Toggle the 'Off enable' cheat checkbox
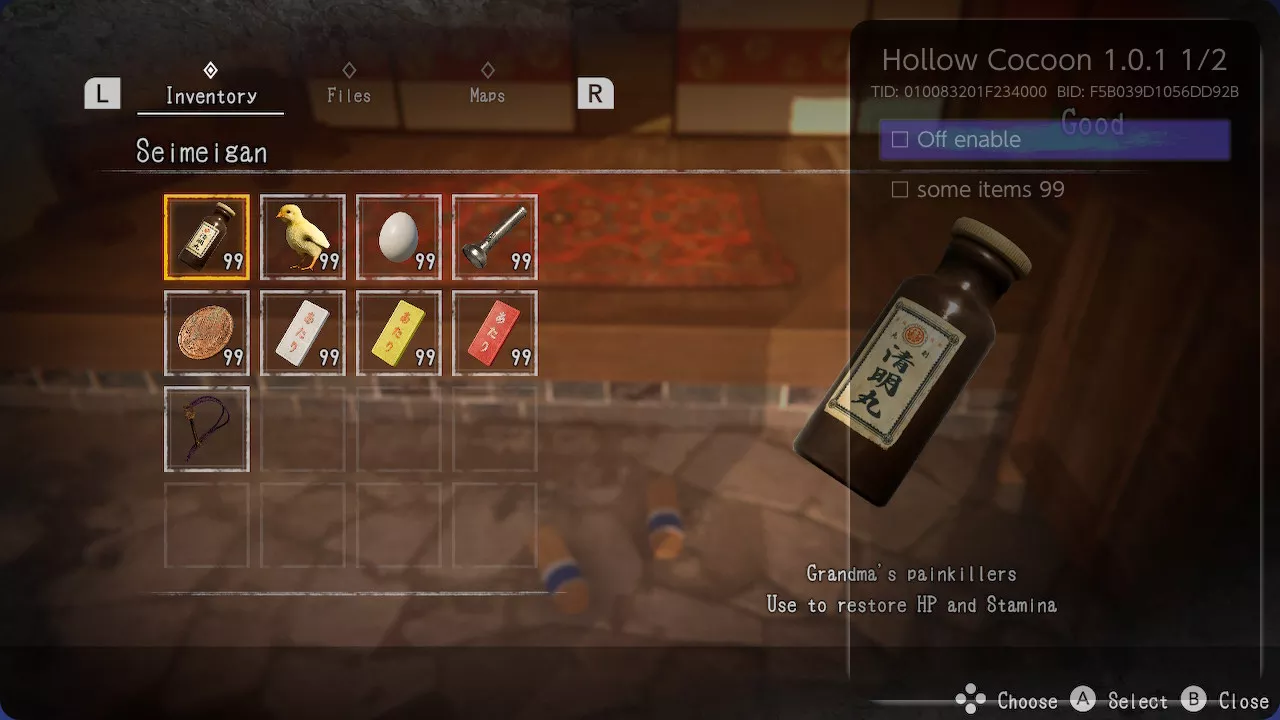The height and width of the screenshot is (720, 1280). (x=900, y=140)
